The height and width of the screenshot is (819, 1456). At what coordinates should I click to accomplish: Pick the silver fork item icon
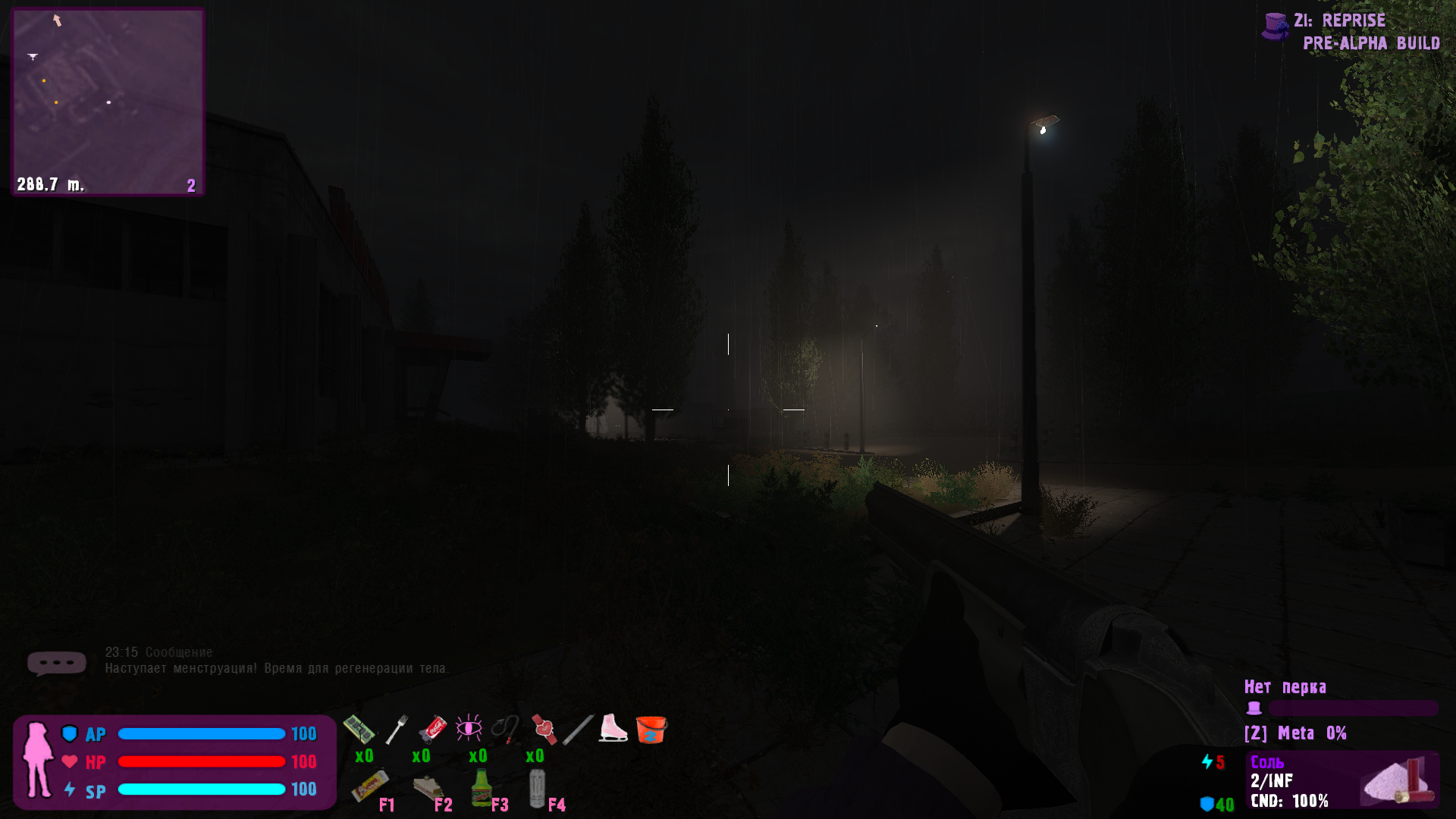[397, 730]
